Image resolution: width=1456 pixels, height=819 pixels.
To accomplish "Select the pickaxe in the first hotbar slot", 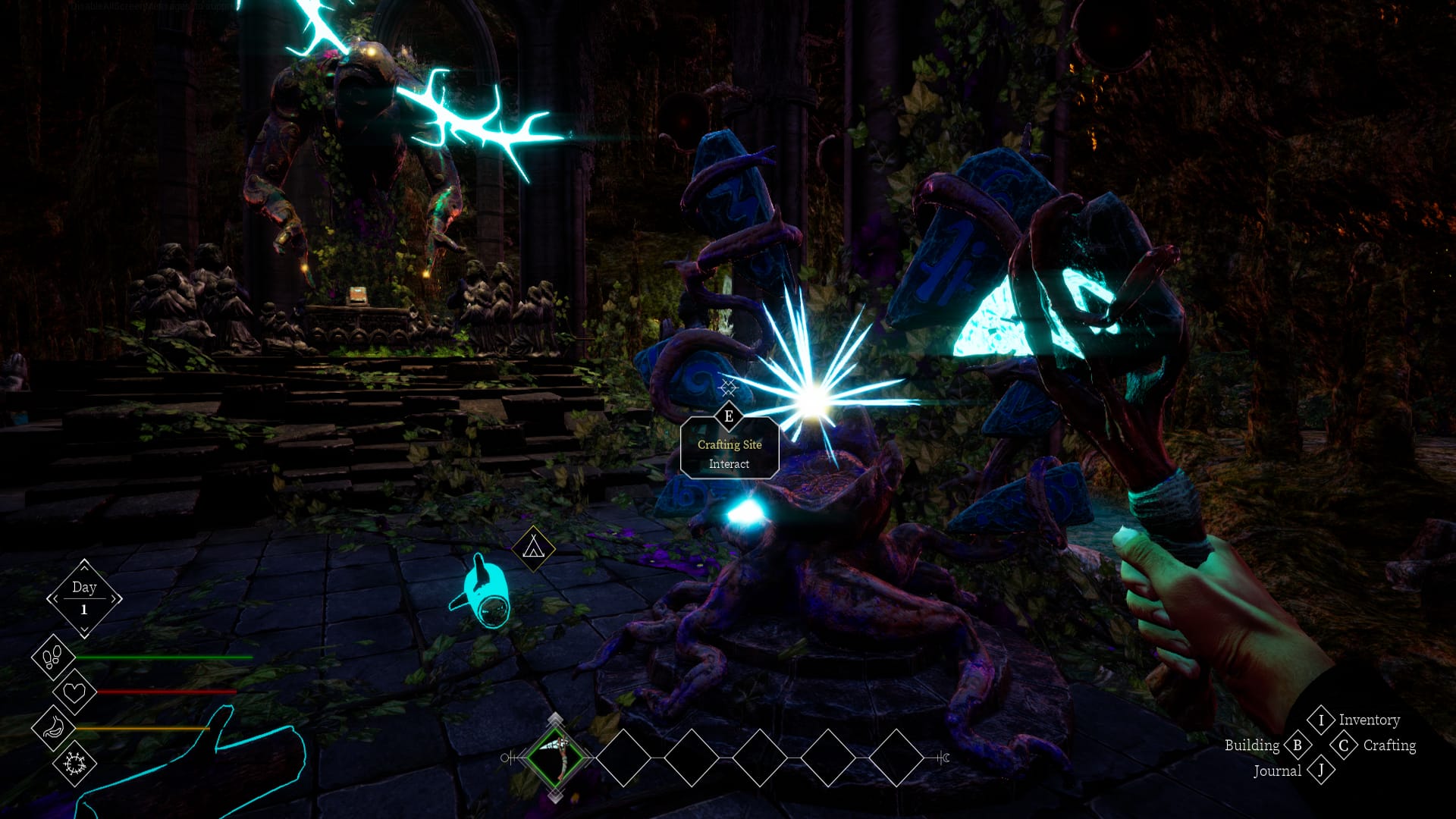I will [x=556, y=757].
